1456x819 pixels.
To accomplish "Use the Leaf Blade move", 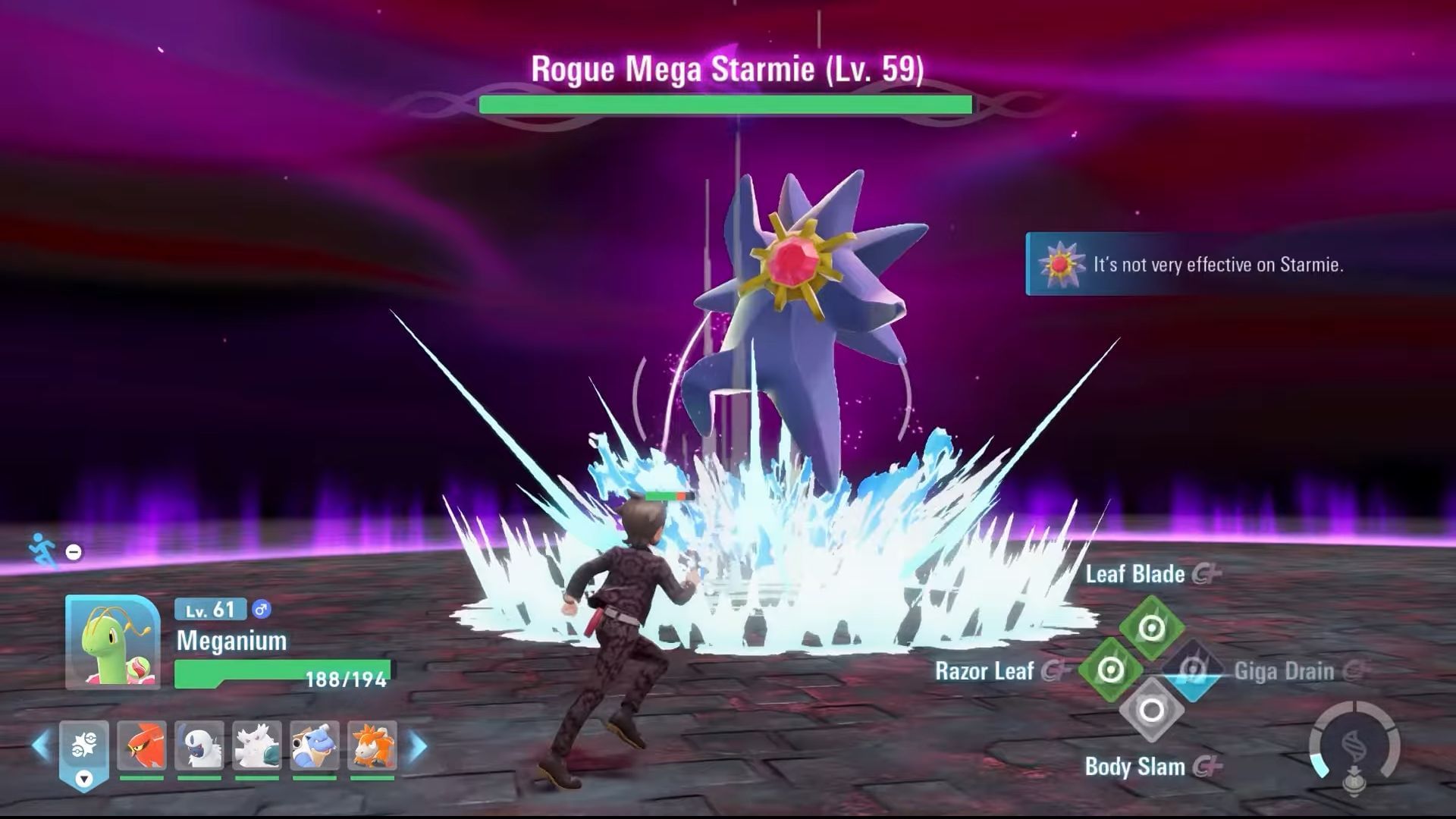I will click(x=1152, y=628).
